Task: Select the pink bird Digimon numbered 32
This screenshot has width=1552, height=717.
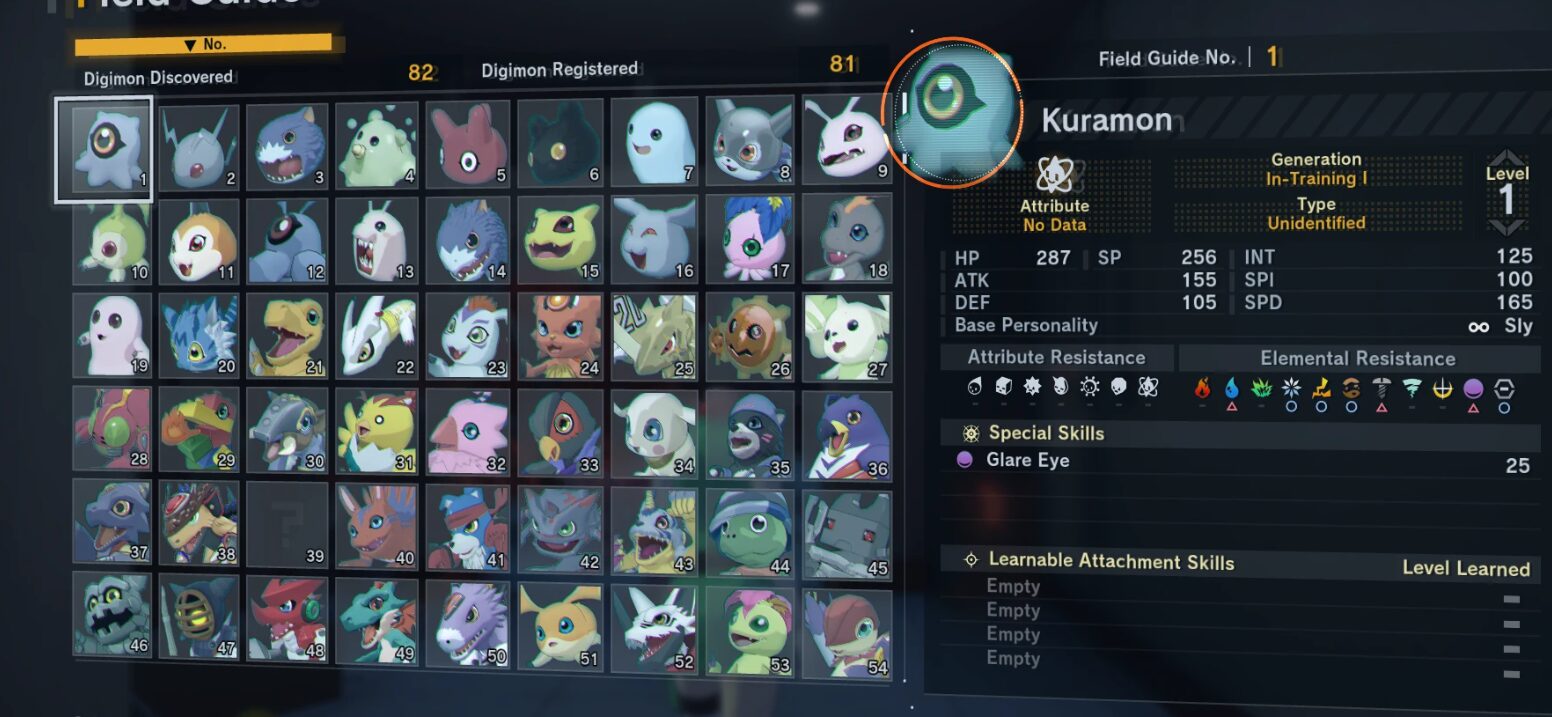Action: click(469, 430)
